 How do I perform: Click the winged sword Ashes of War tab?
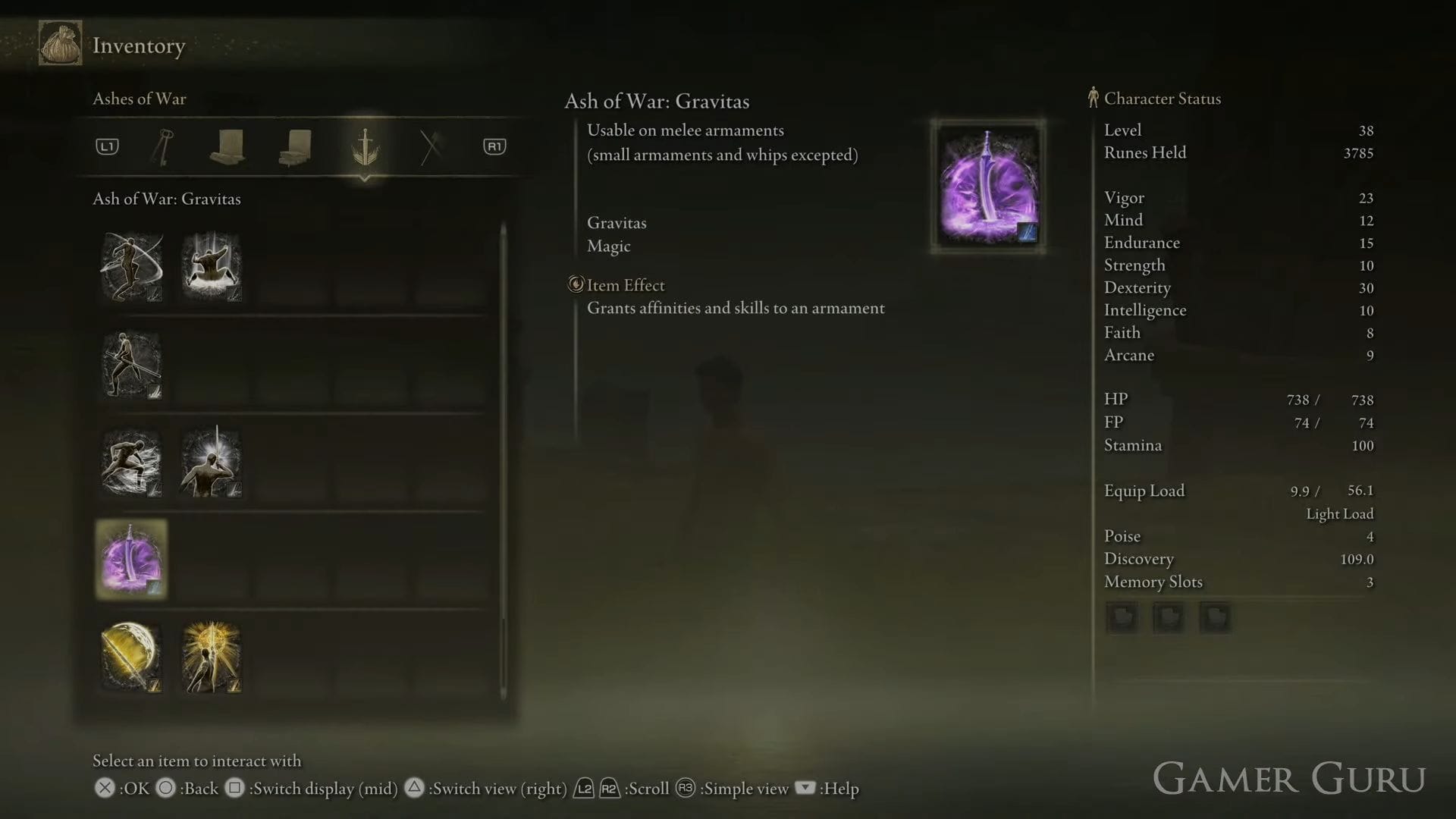click(x=366, y=148)
